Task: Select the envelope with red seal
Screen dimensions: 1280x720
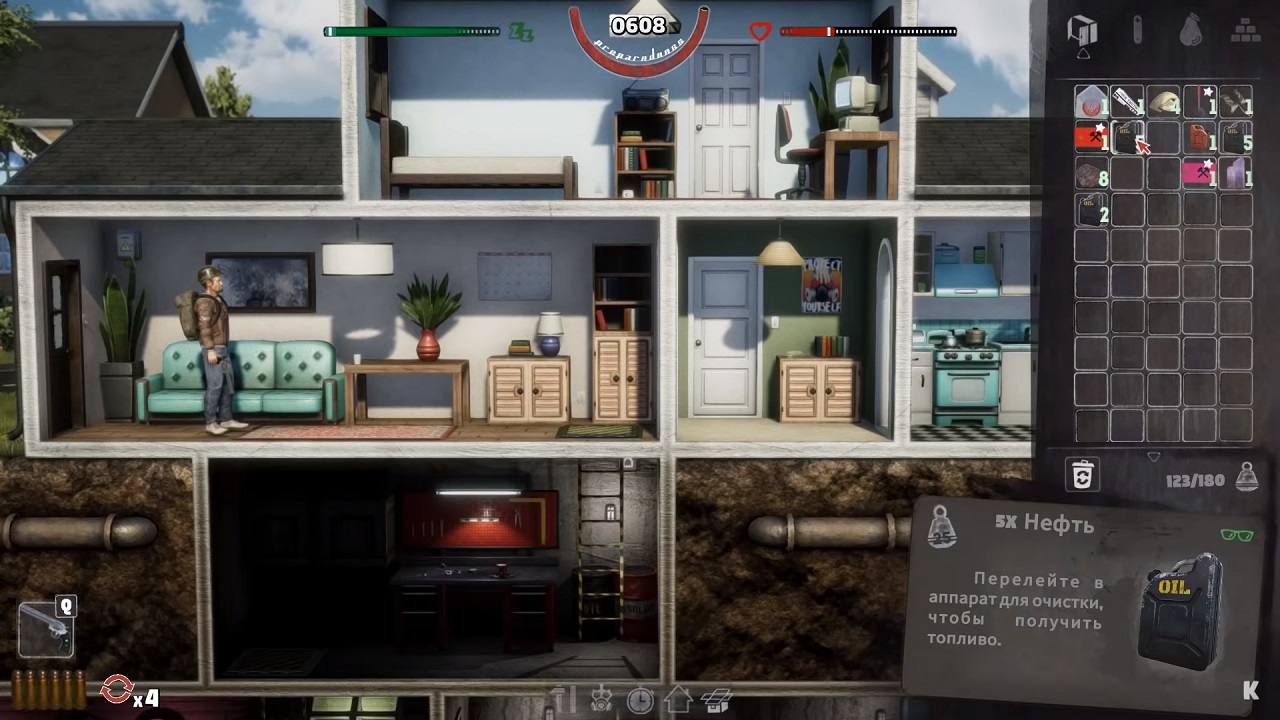Action: click(1091, 102)
